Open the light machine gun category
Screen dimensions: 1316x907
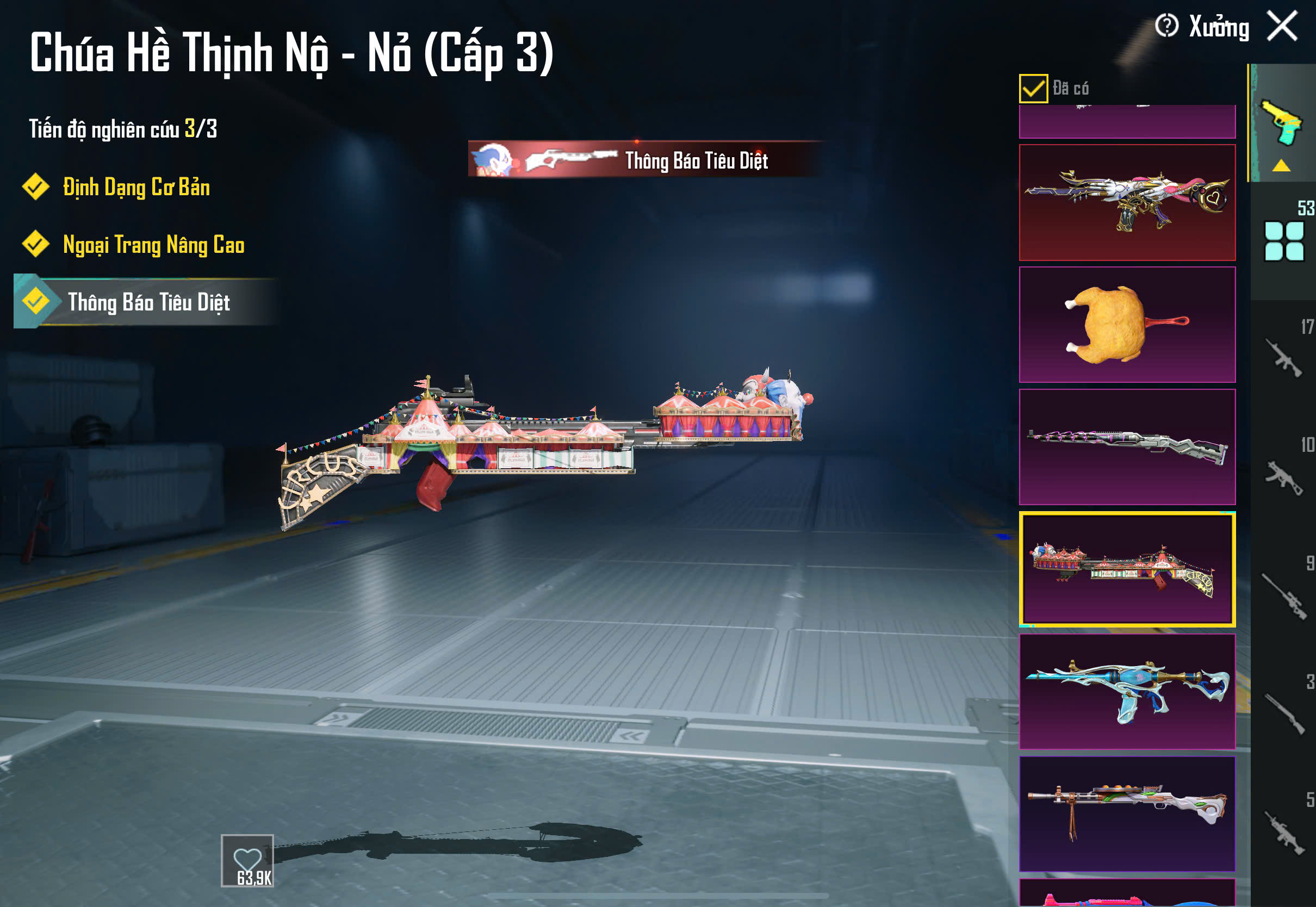1283,833
